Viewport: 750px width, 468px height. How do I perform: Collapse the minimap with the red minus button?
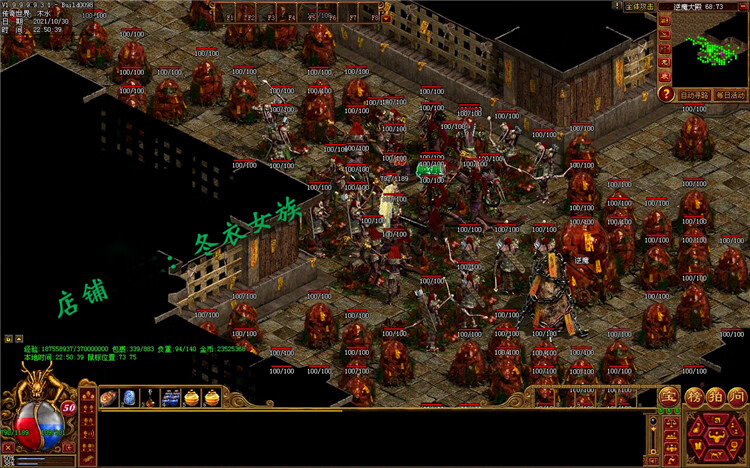pos(742,6)
